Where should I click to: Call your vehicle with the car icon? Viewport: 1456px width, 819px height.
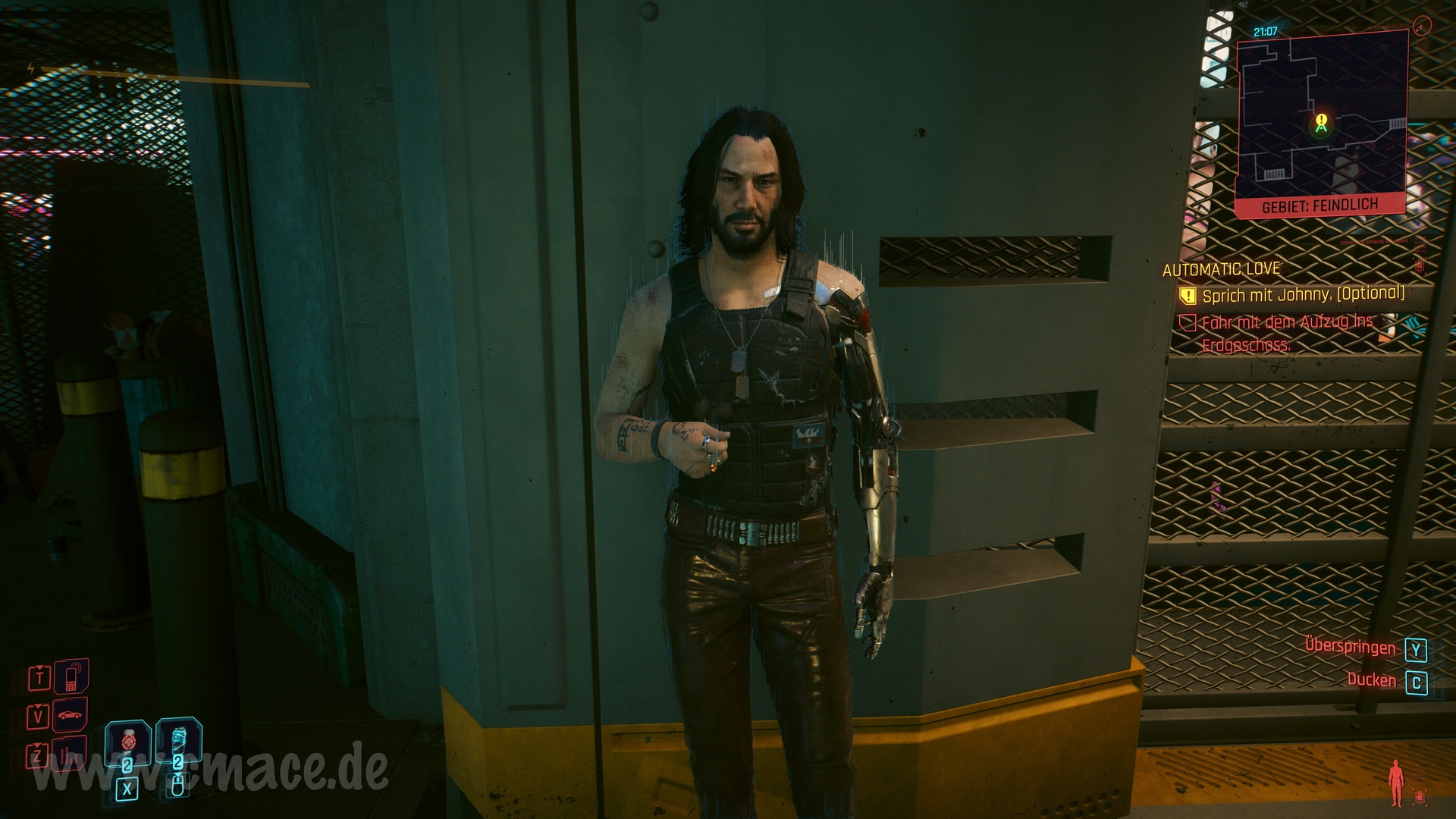pyautogui.click(x=70, y=715)
